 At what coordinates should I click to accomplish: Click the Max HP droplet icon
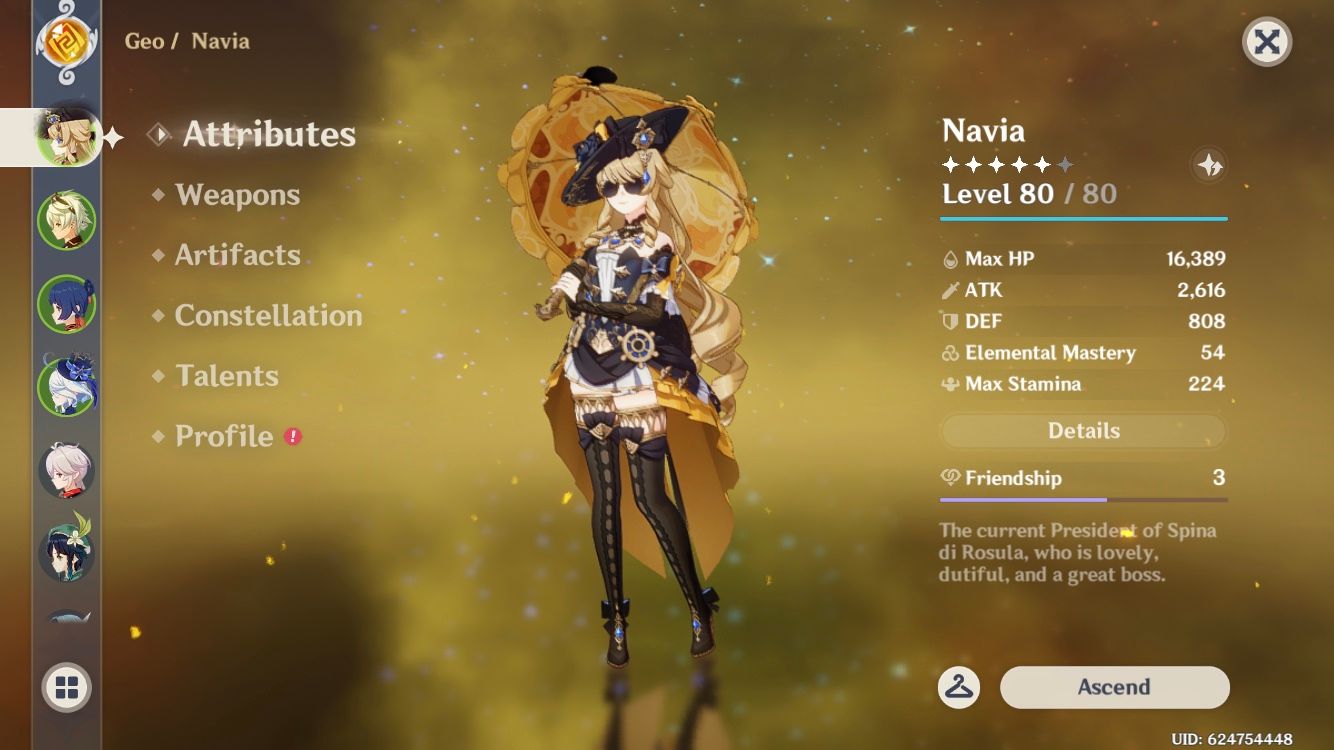pyautogui.click(x=951, y=258)
